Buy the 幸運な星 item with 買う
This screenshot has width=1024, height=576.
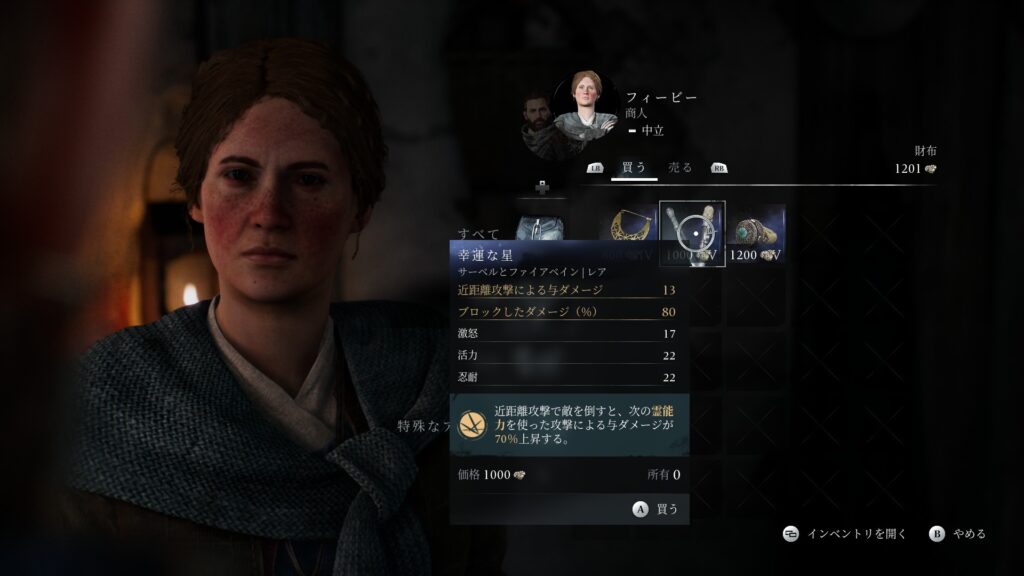[x=656, y=508]
